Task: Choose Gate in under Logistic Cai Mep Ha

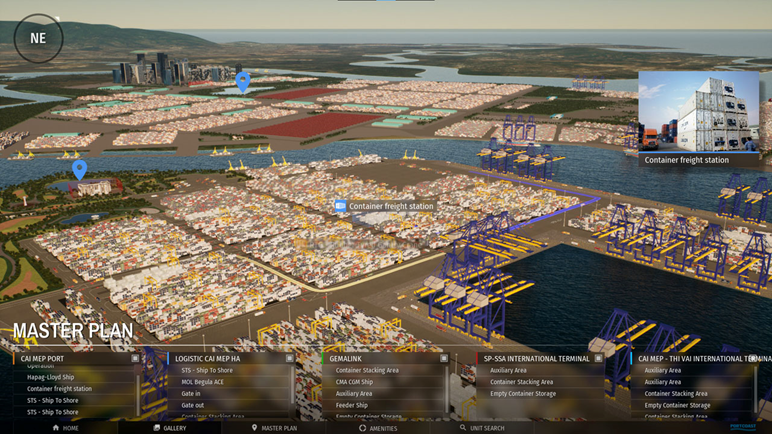Action: tap(191, 394)
